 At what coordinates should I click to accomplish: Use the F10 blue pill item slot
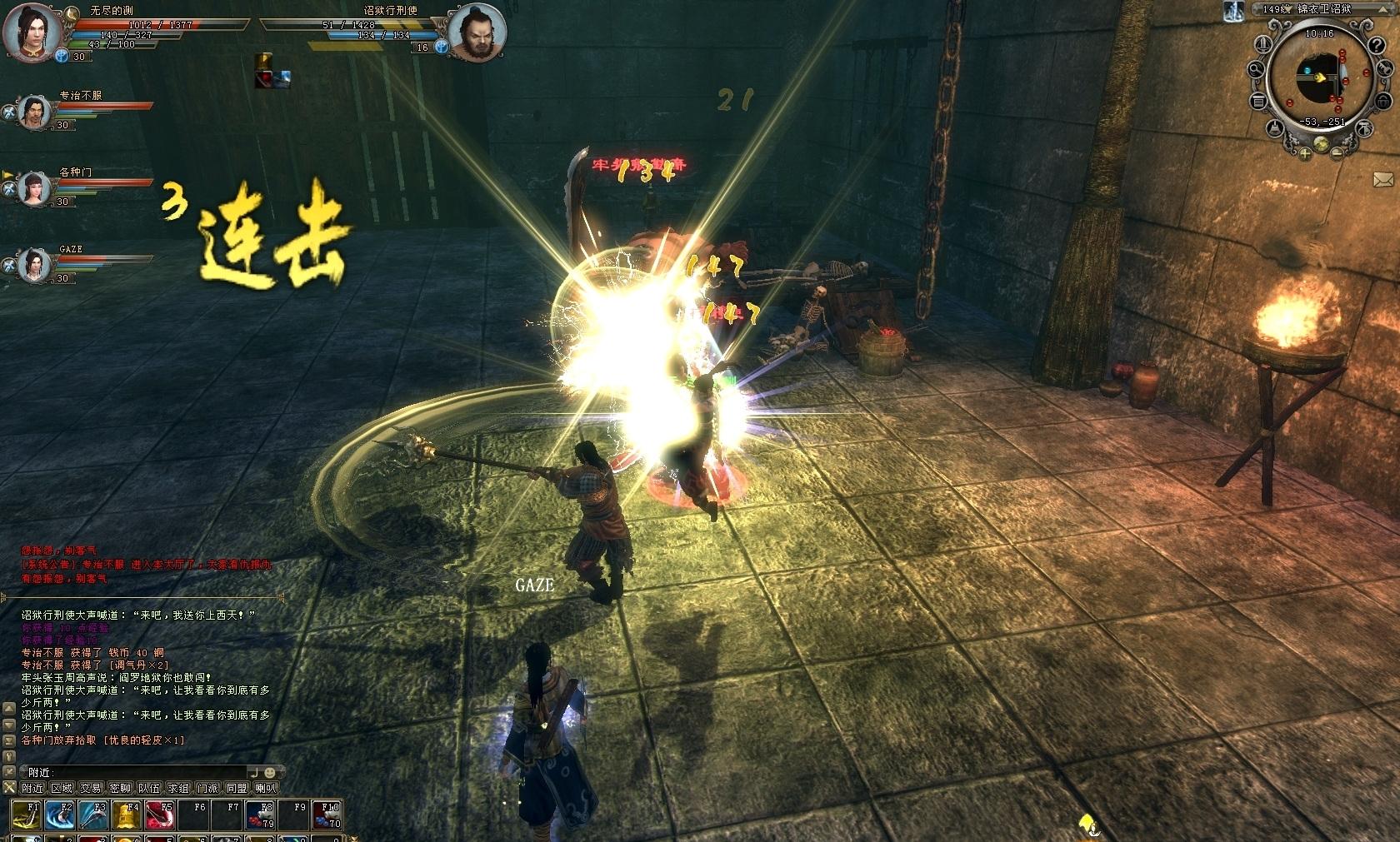click(326, 815)
